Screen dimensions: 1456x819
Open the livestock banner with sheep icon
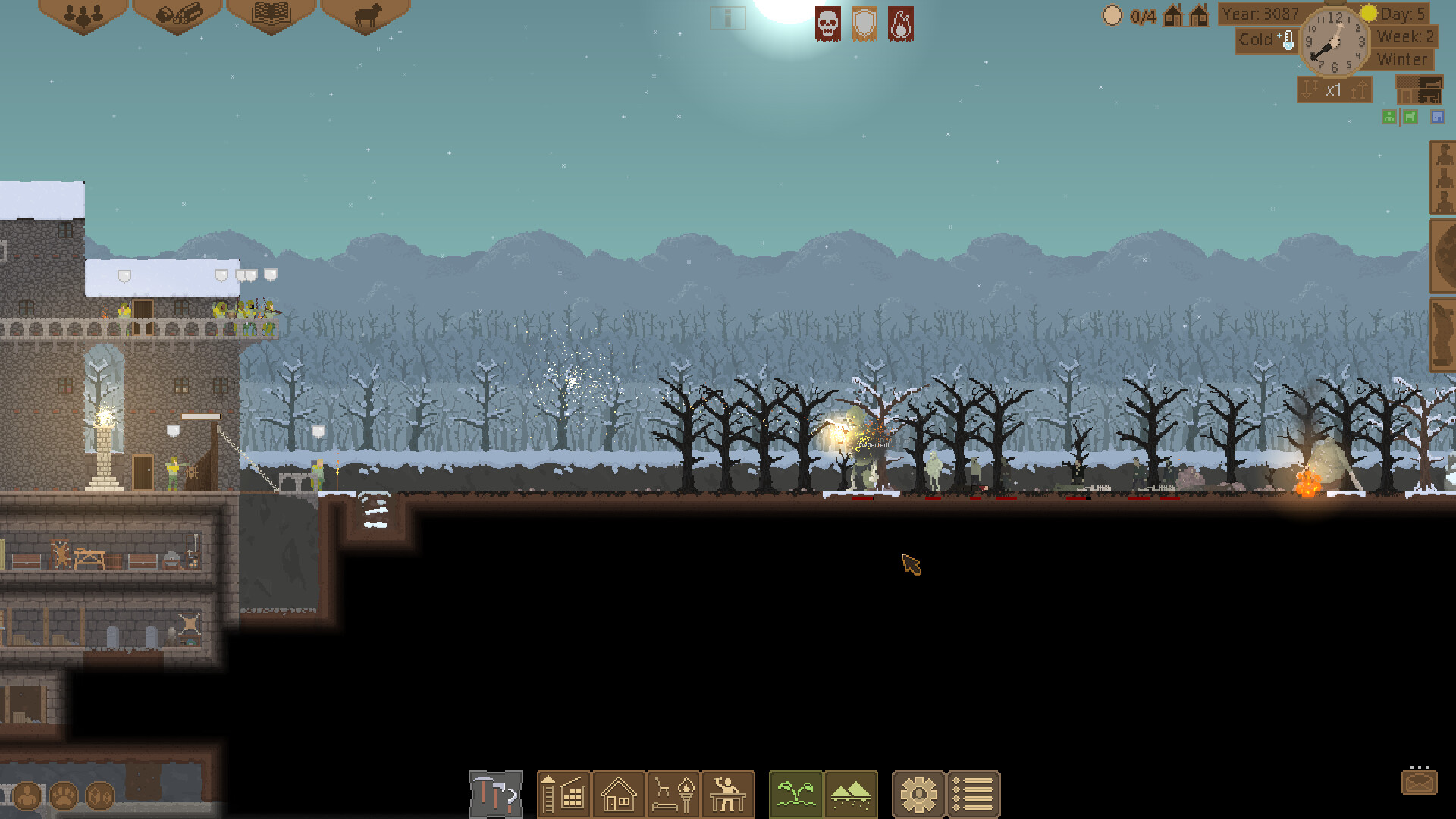[365, 15]
